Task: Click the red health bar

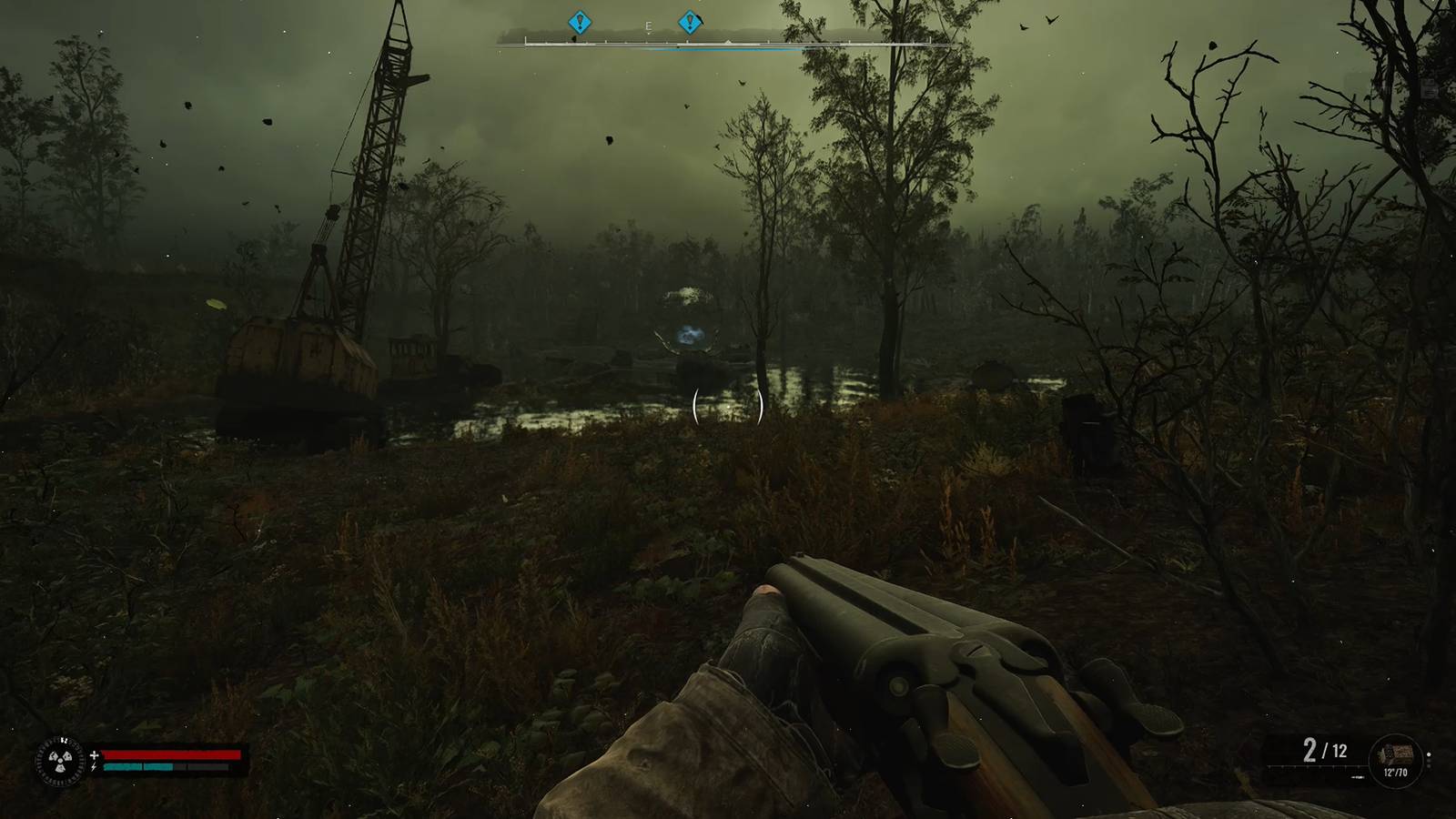Action: (171, 754)
